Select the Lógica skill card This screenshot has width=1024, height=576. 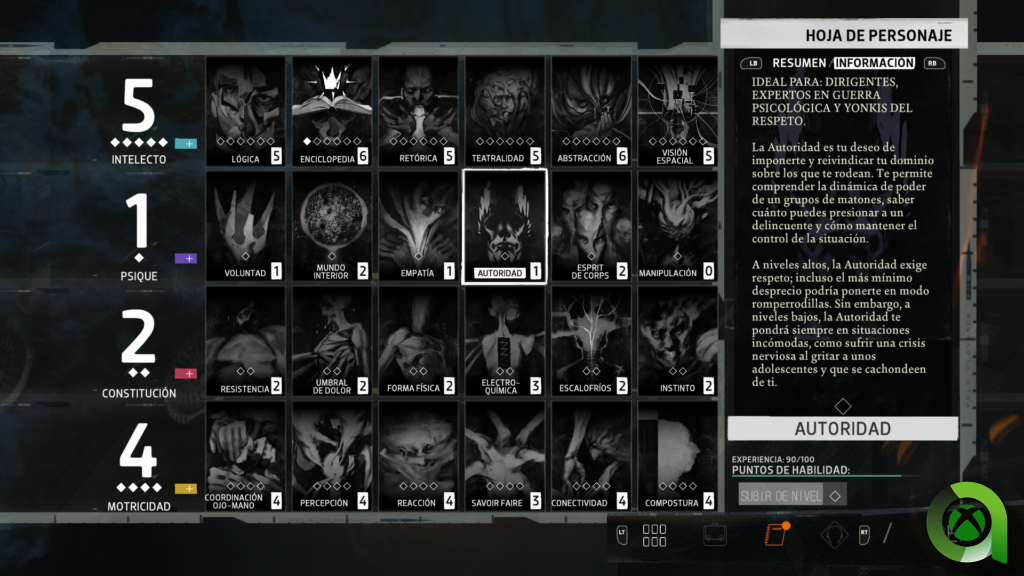[x=245, y=111]
